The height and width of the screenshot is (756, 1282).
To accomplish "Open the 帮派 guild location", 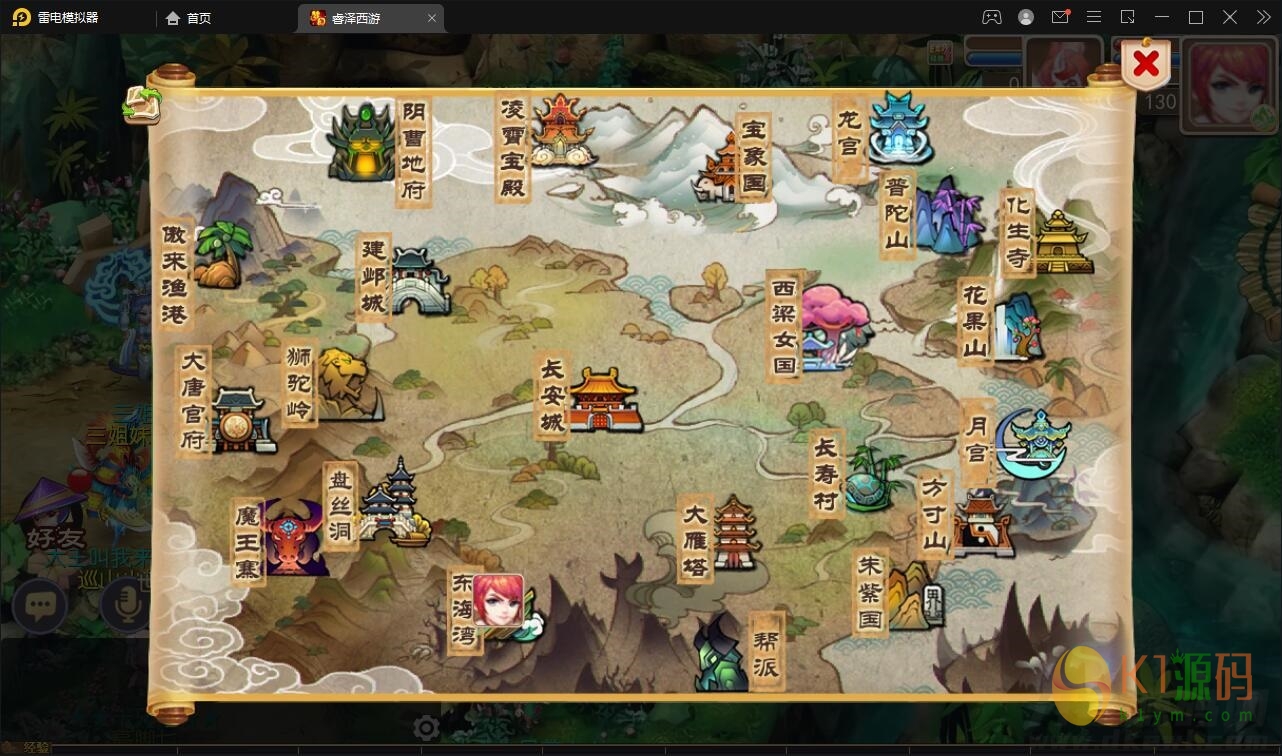I will coord(722,652).
